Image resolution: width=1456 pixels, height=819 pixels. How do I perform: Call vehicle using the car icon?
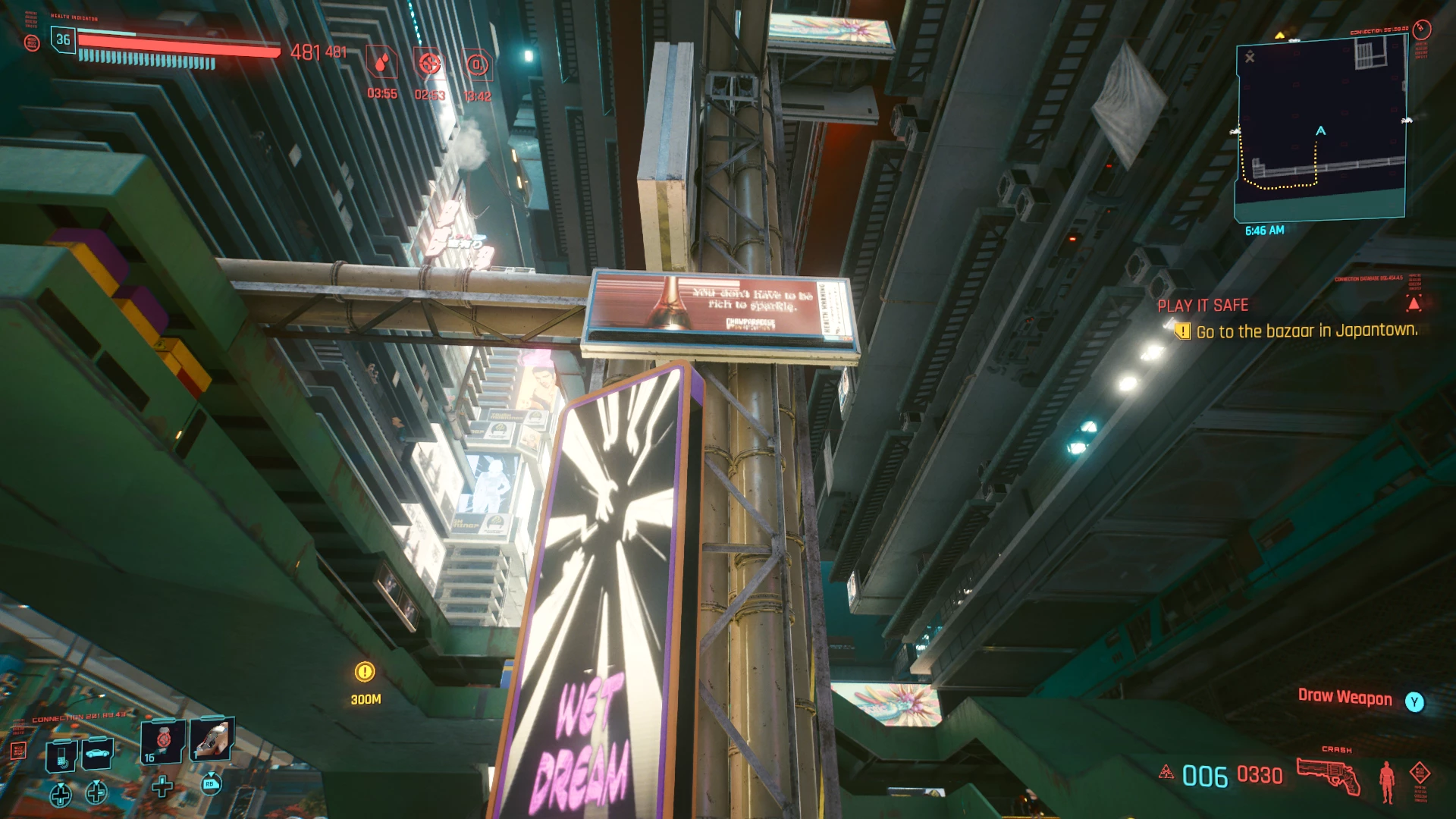point(98,753)
